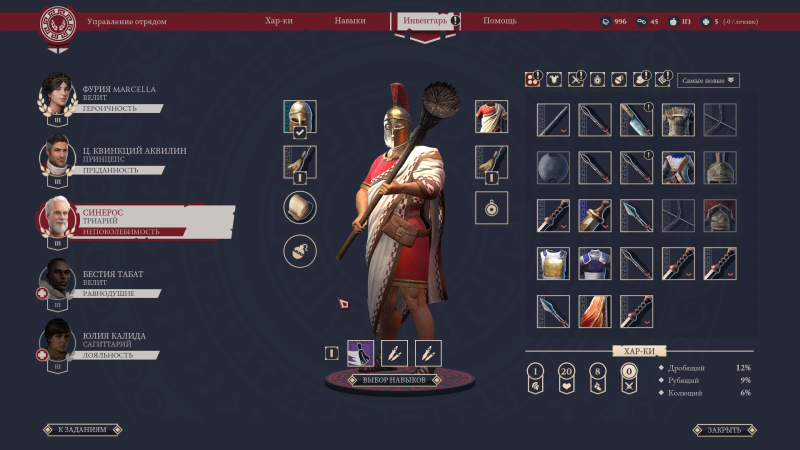
Task: Choose the bronze helmet in inventory
Action: tap(720, 167)
